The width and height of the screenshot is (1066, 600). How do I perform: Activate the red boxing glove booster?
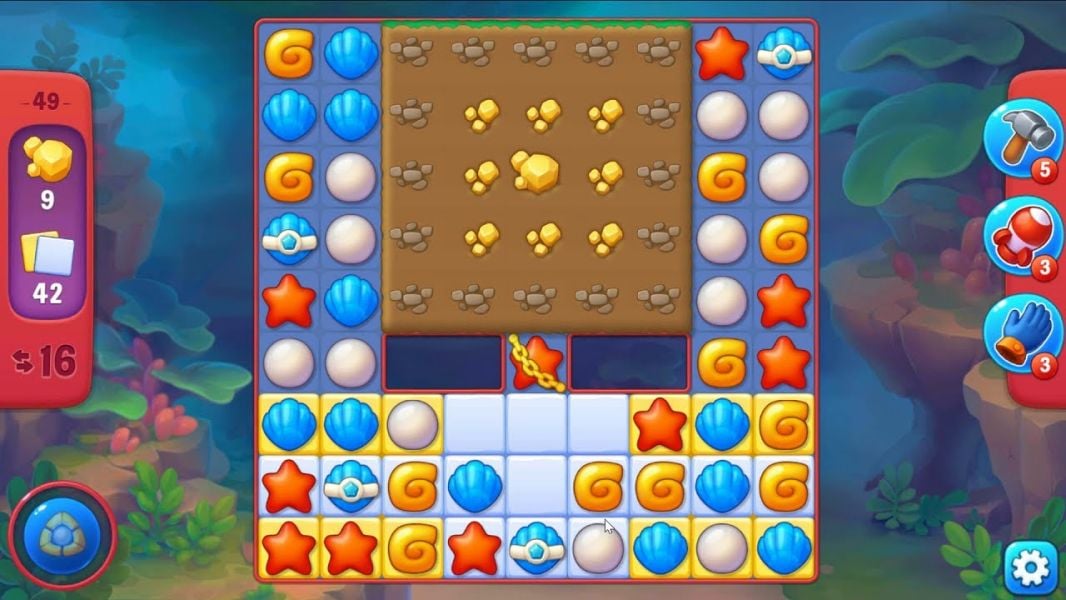click(x=1021, y=237)
